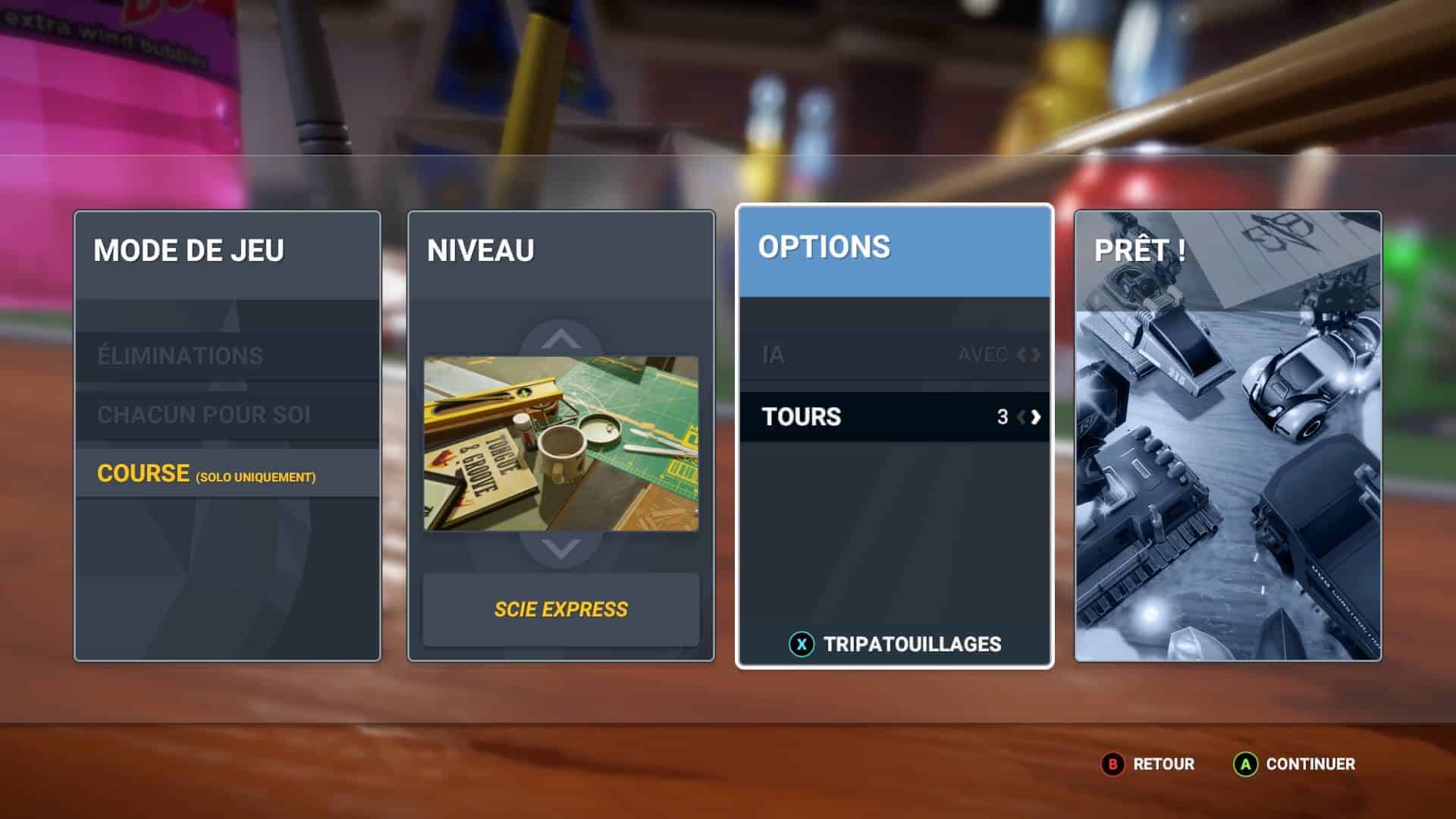Click the Scie Express level thumbnail

click(x=560, y=444)
